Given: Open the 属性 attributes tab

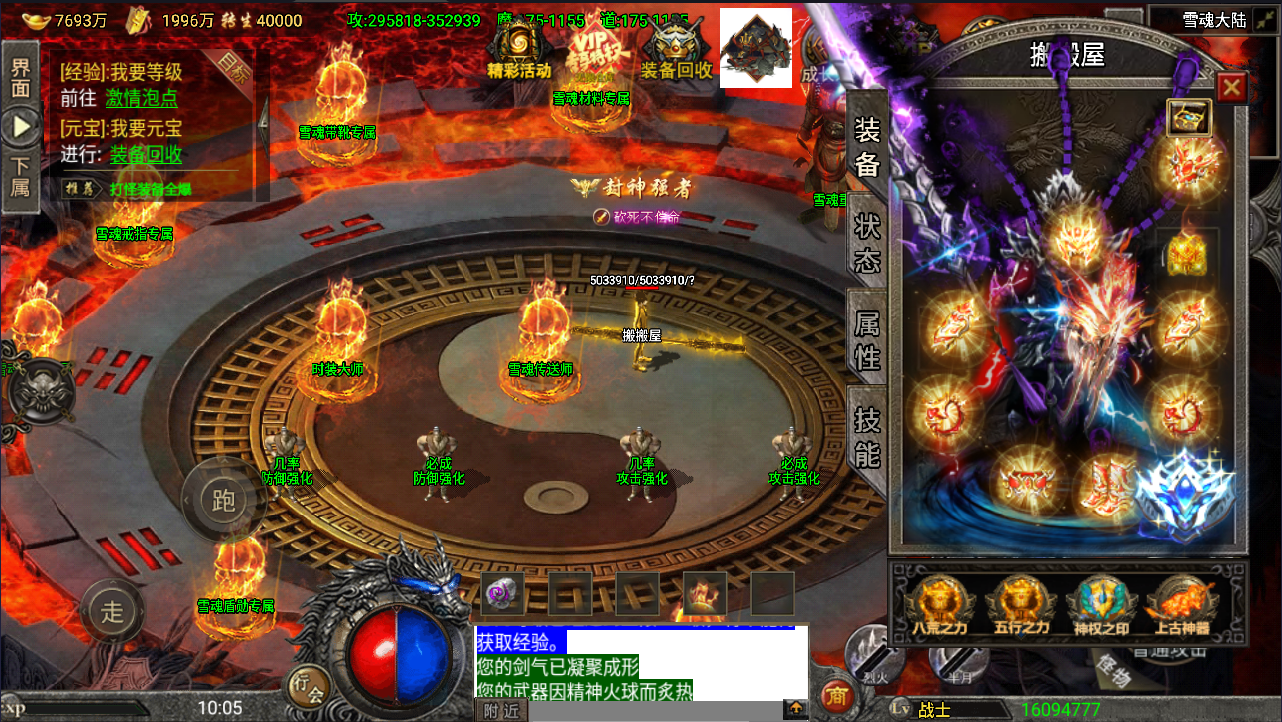Looking at the screenshot, I should point(867,338).
